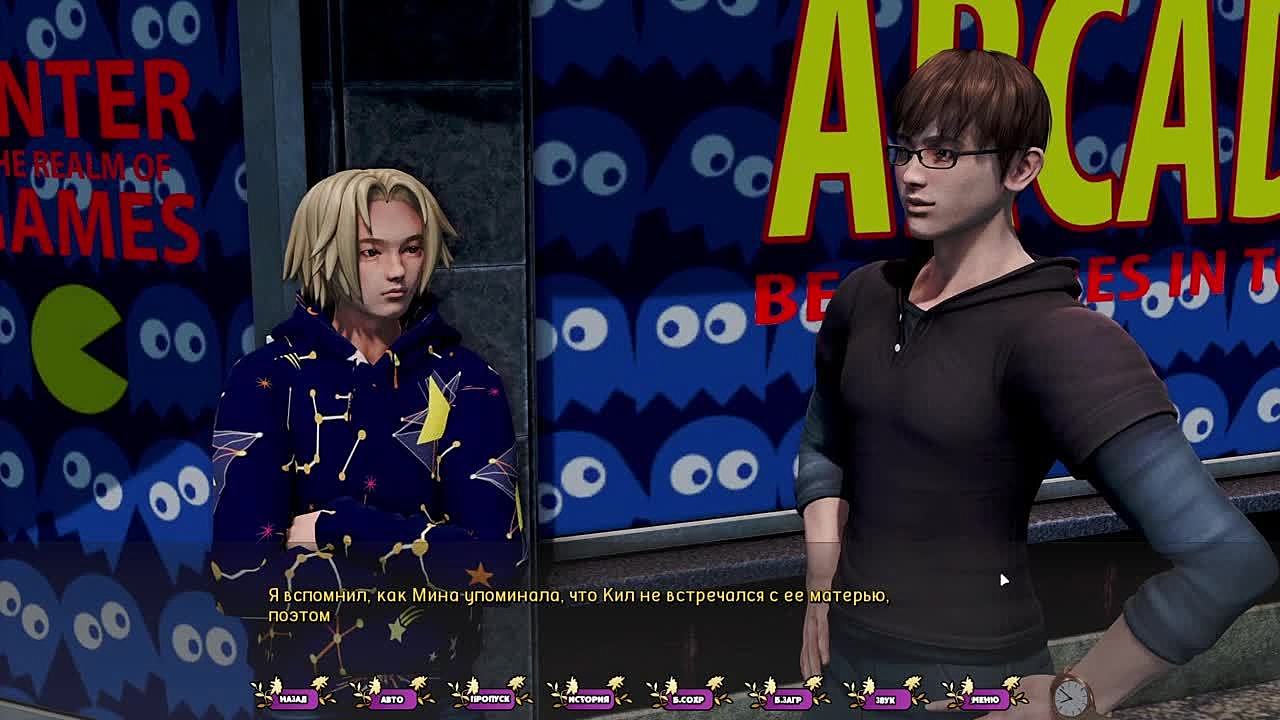Quick load with the Б.Загр button

click(x=787, y=698)
